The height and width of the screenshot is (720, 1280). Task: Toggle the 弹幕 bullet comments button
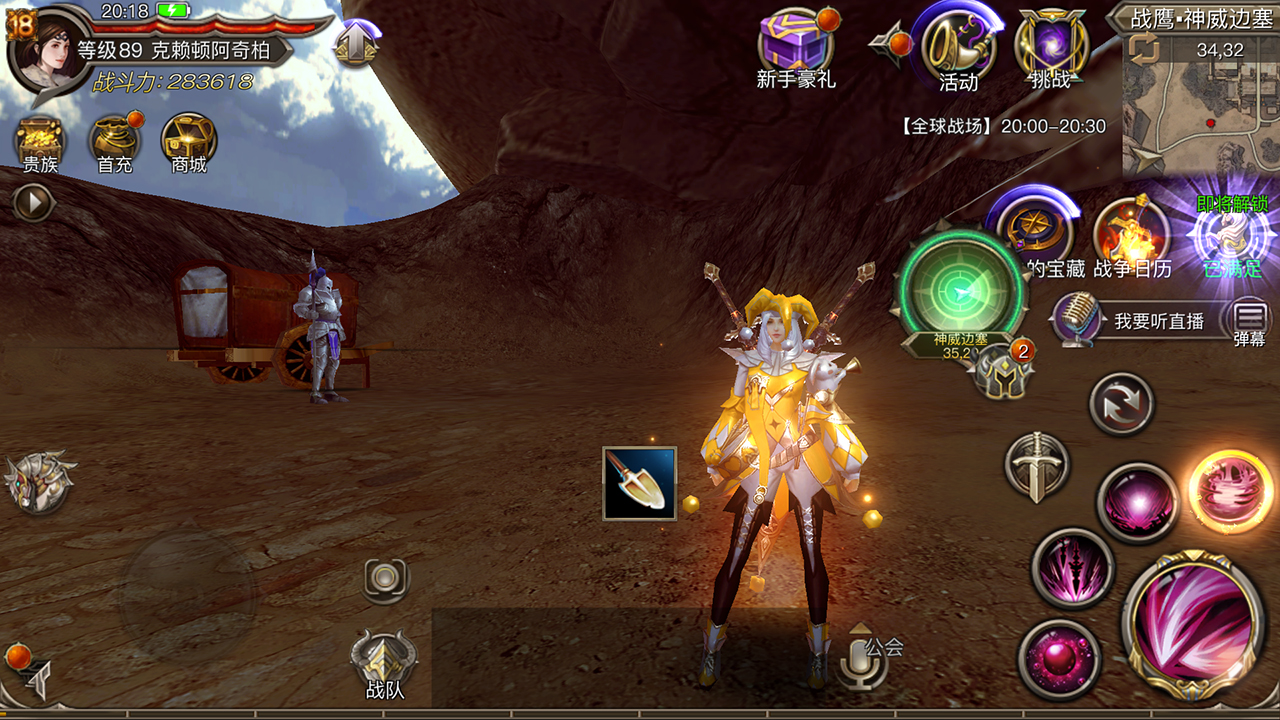click(x=1249, y=320)
